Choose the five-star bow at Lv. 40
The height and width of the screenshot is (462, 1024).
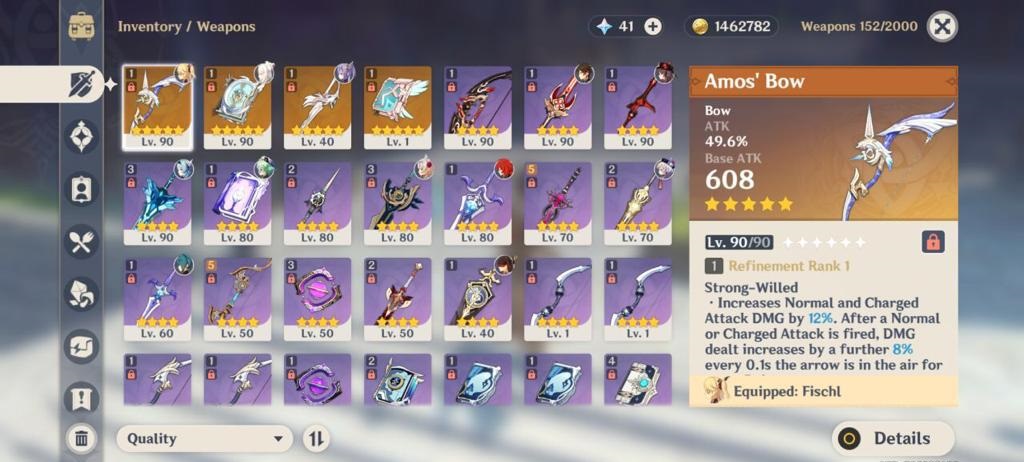pyautogui.click(x=317, y=107)
